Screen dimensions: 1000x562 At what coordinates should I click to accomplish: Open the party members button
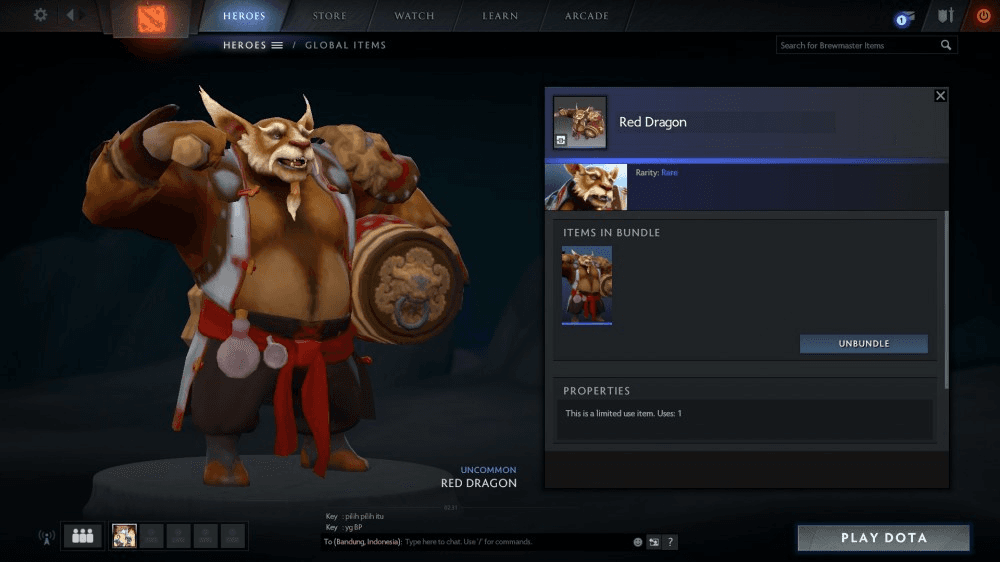coord(82,536)
